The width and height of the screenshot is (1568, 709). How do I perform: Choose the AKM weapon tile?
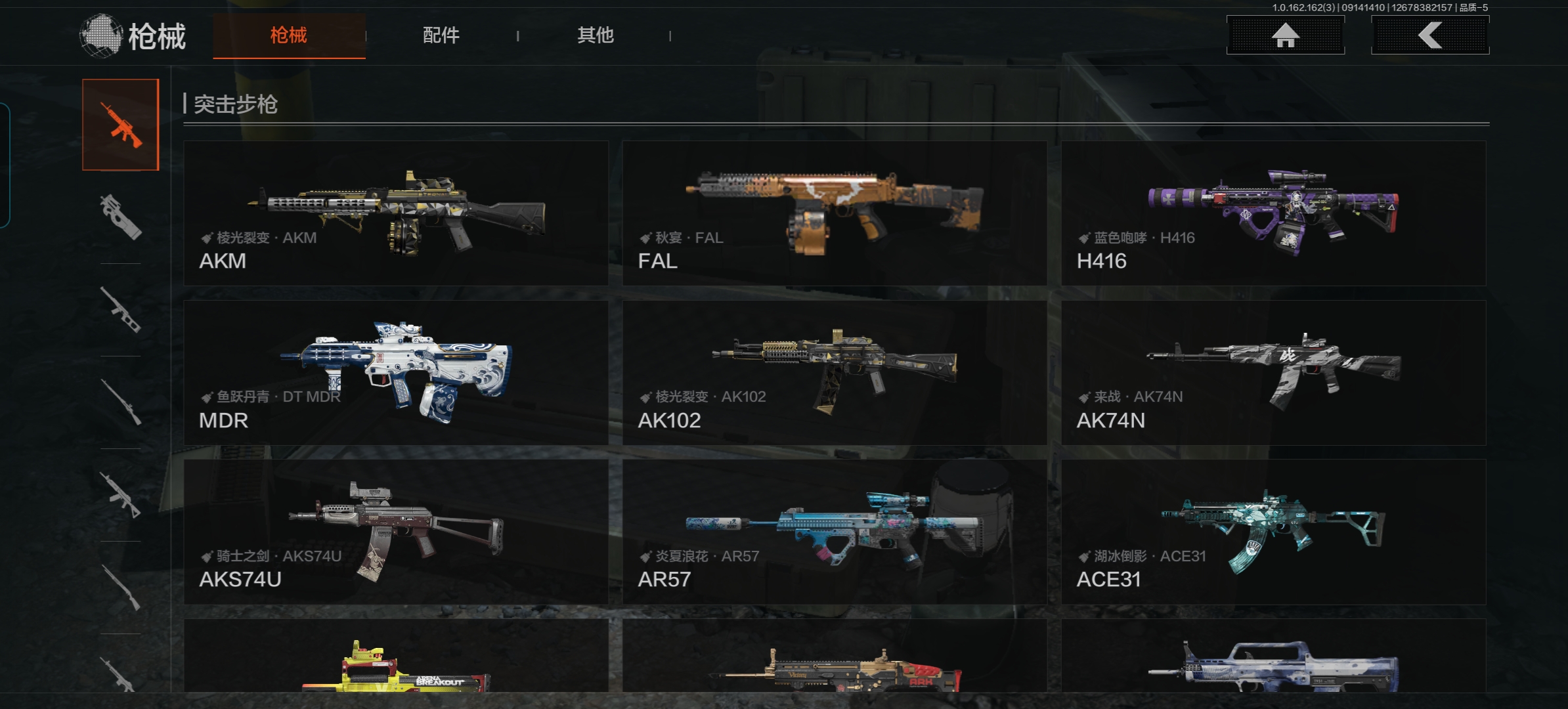[396, 213]
